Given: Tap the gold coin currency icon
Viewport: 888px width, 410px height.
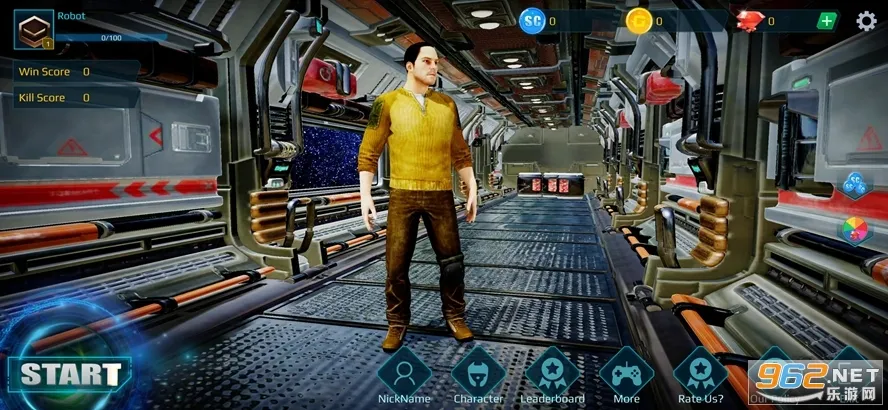Looking at the screenshot, I should coord(638,20).
